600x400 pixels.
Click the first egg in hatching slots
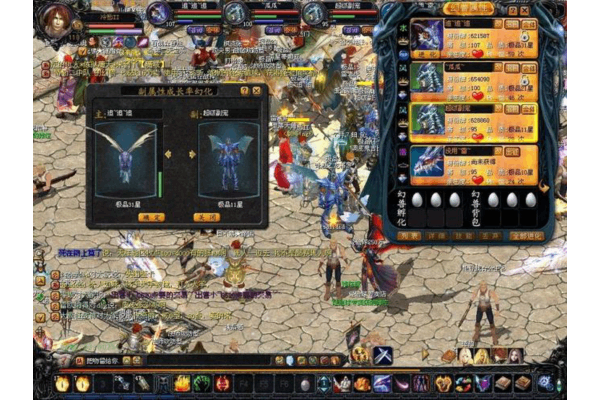tap(416, 200)
